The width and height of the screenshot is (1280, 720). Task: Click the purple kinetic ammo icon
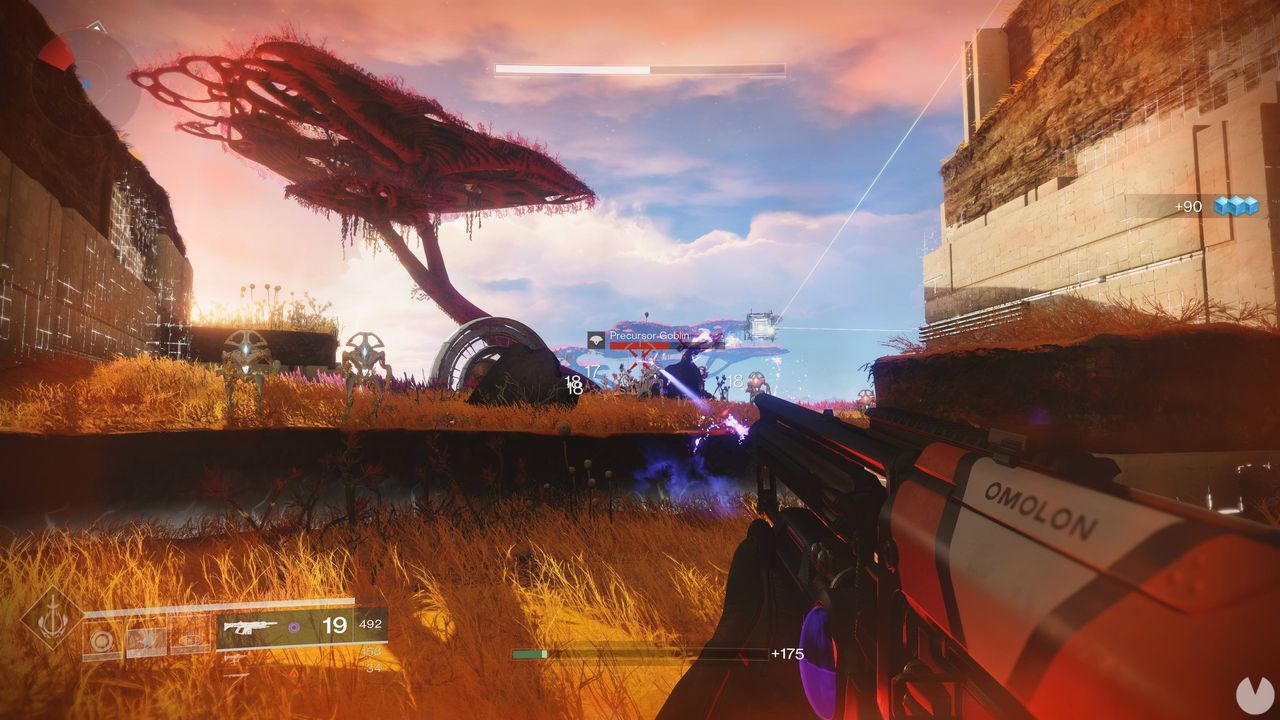pyautogui.click(x=296, y=627)
